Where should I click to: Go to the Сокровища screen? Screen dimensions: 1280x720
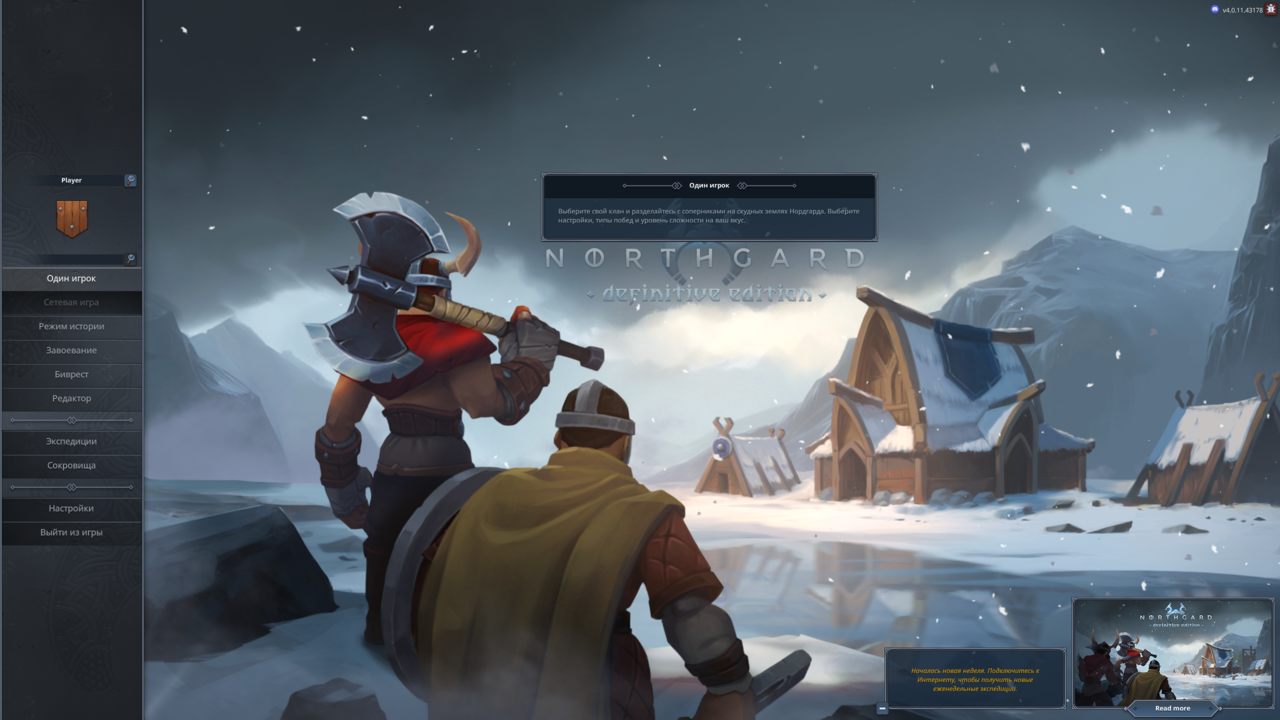click(x=71, y=465)
